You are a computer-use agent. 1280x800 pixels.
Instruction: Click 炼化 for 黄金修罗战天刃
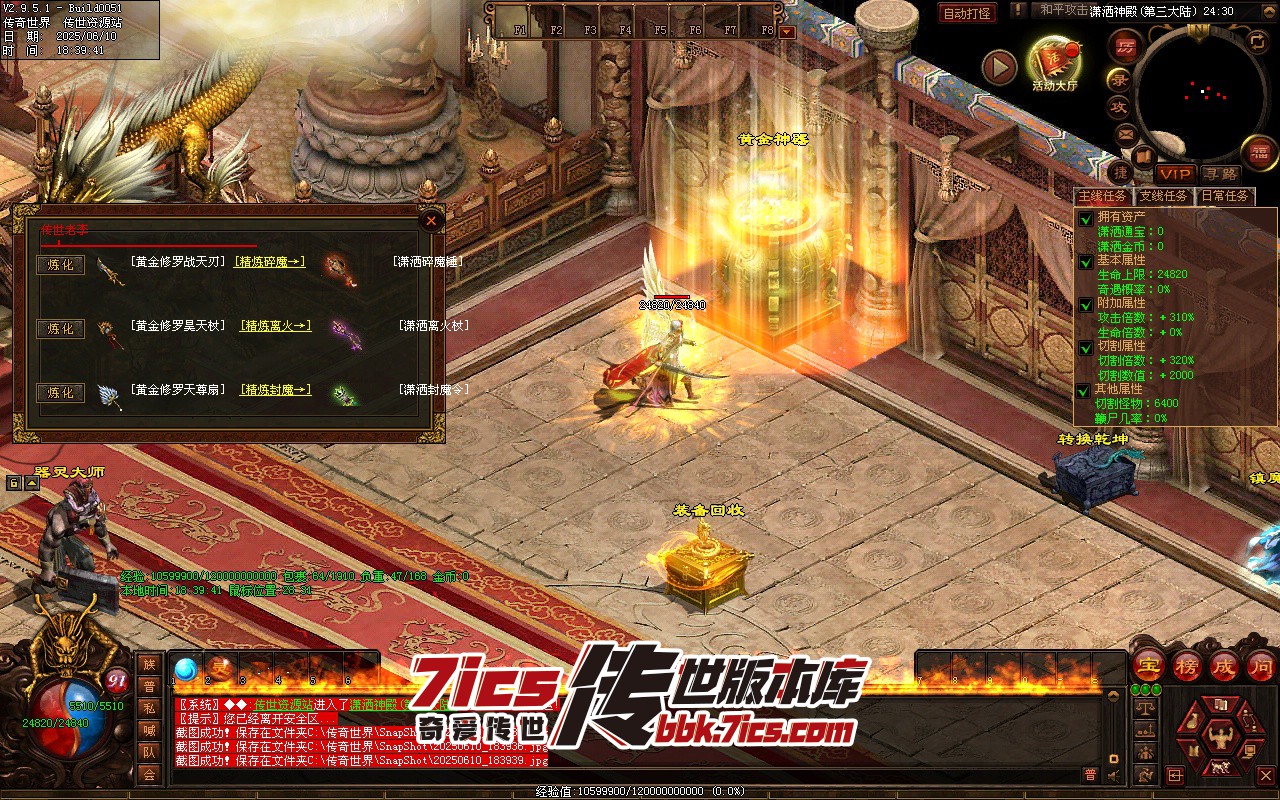point(60,265)
